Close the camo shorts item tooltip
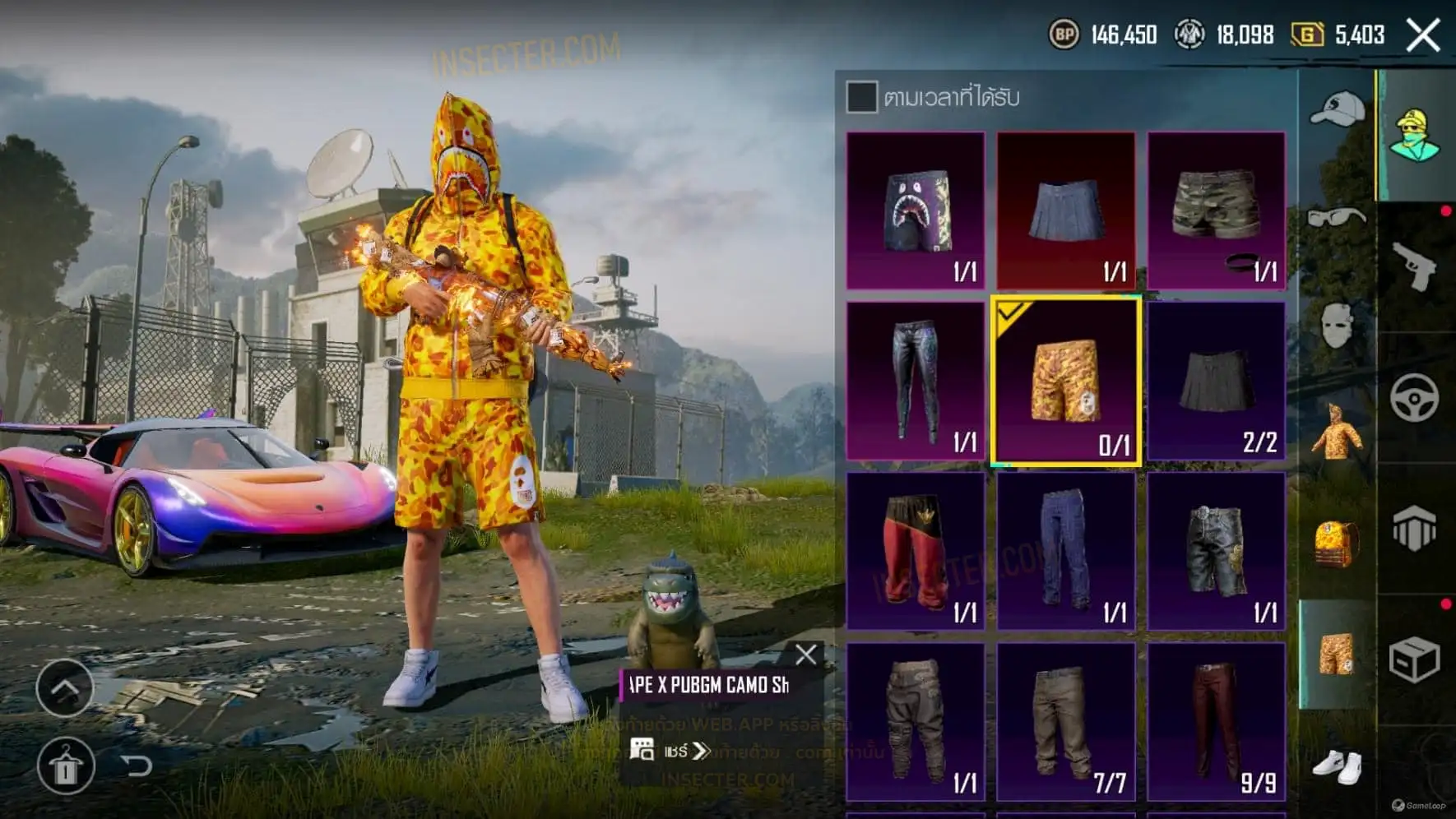This screenshot has width=1456, height=819. pos(806,655)
